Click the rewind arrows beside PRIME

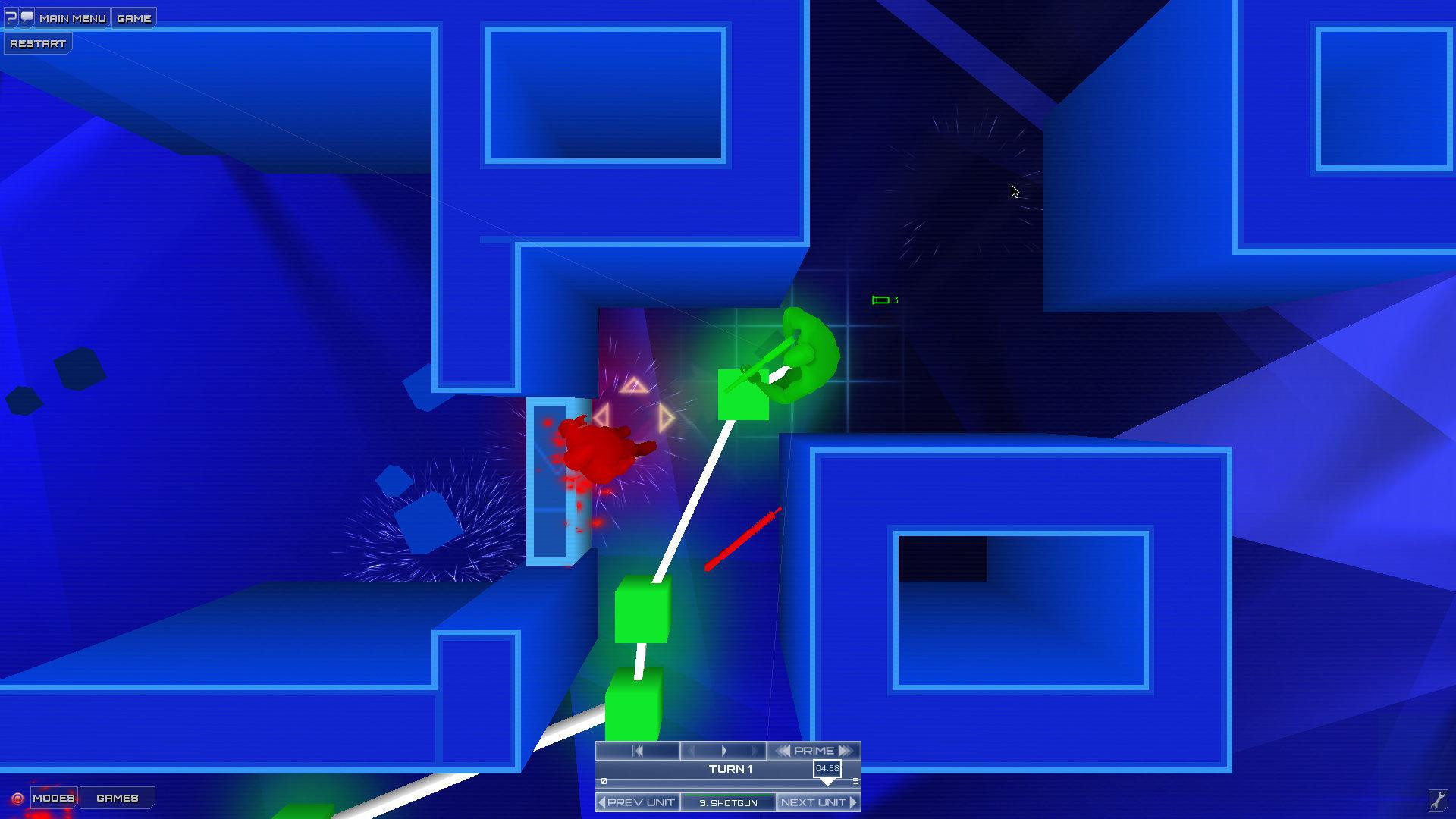pyautogui.click(x=785, y=750)
